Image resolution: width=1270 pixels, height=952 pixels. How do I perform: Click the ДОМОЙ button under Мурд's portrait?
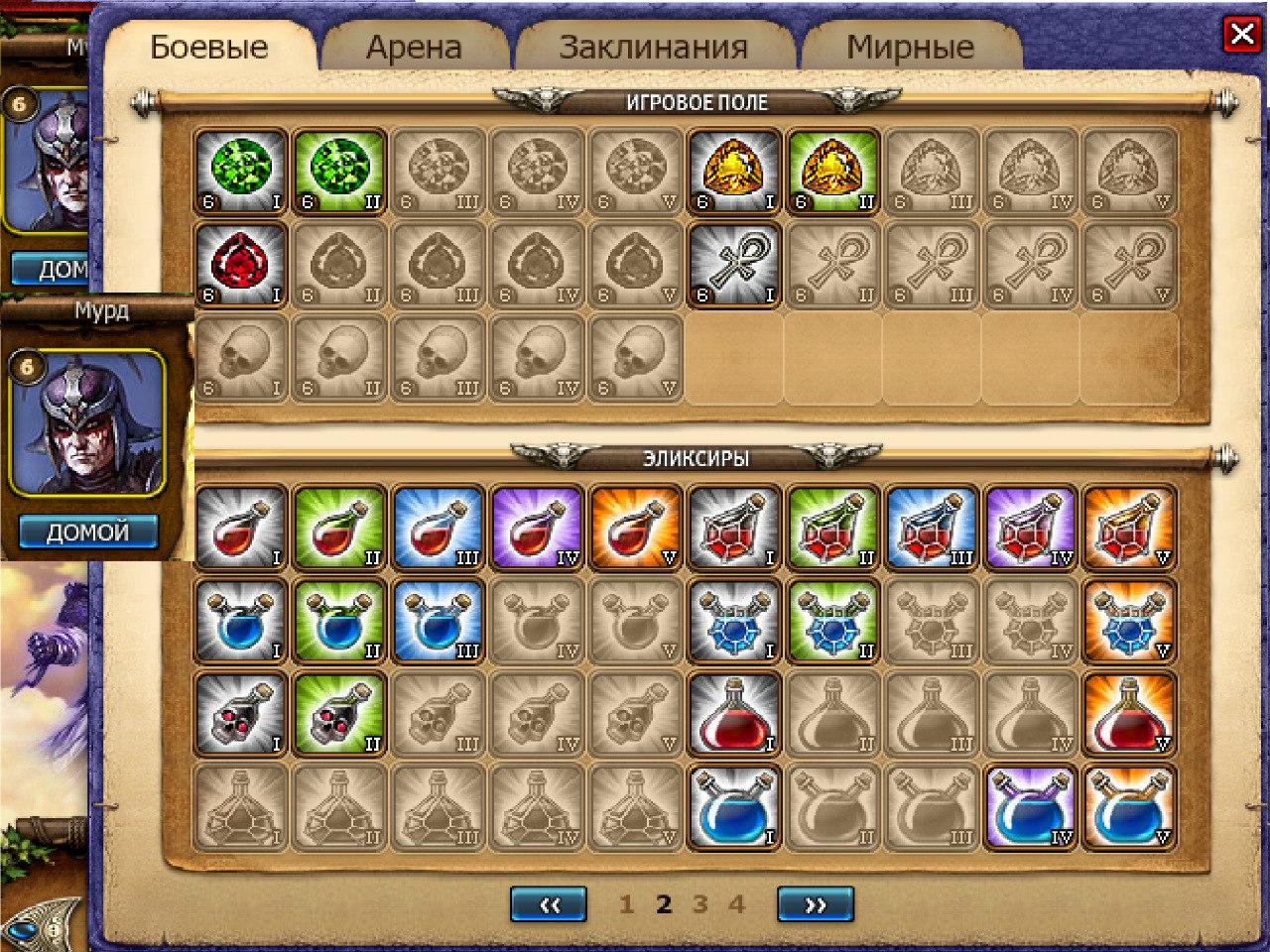coord(87,532)
